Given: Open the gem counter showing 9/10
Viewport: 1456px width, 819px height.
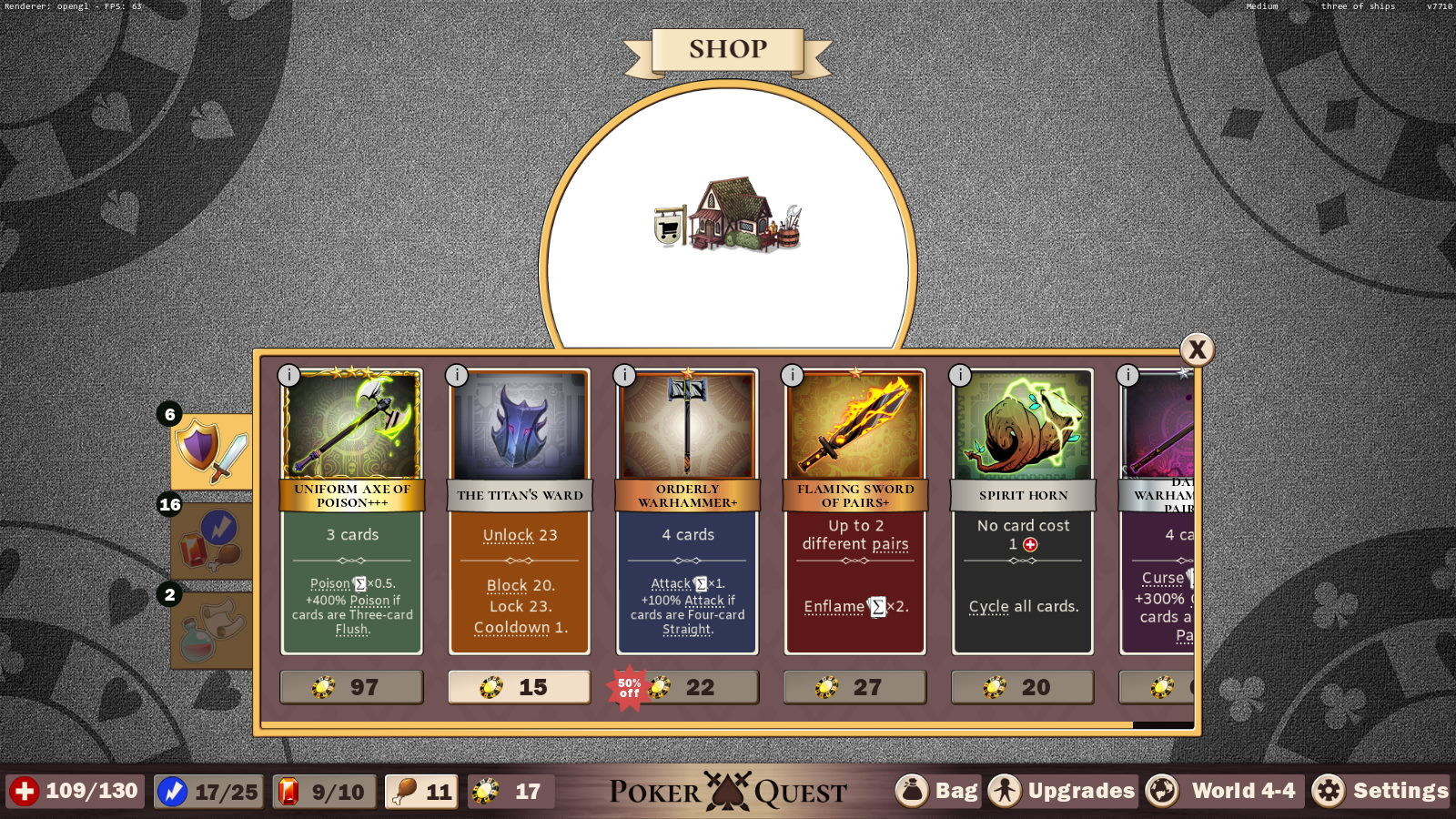Looking at the screenshot, I should (325, 791).
